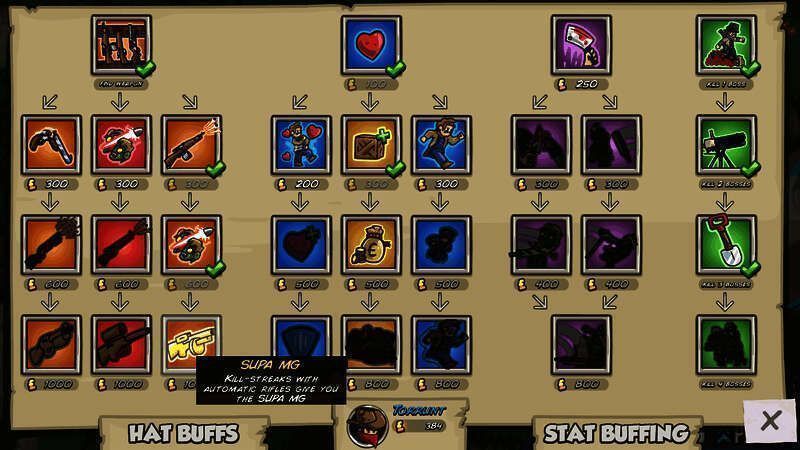Choose the running character upgrade costing 300
800x450 pixels.
[441, 144]
